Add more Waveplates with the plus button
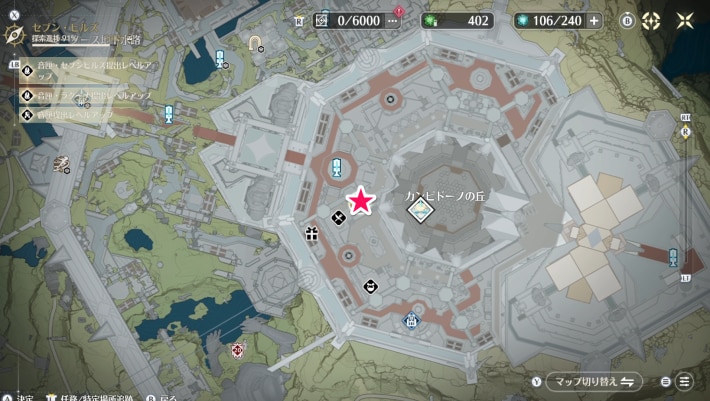Viewport: 710px width, 401px height. tap(595, 20)
